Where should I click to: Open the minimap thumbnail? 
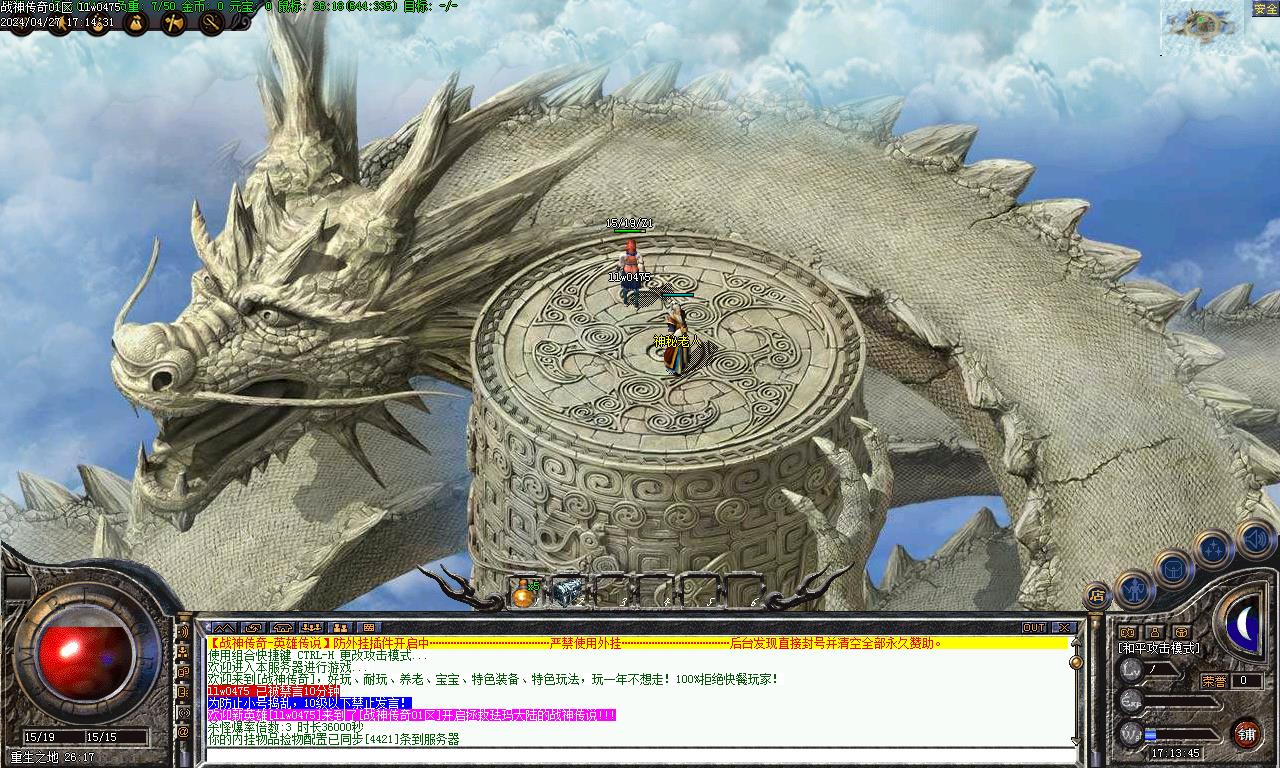1196,26
